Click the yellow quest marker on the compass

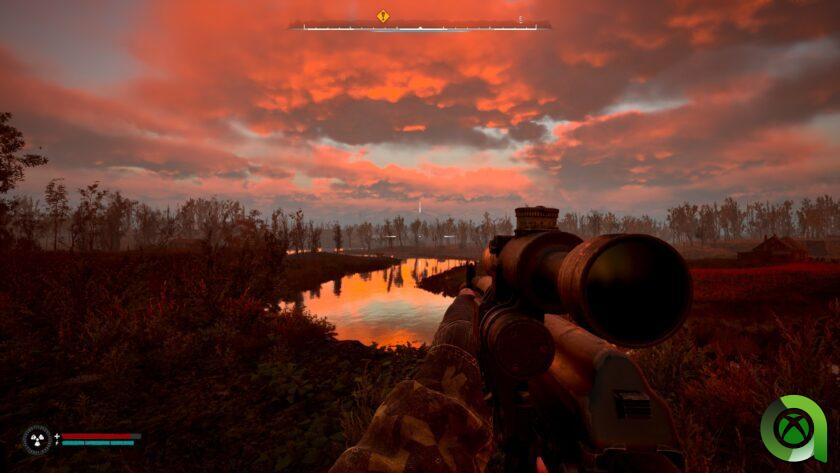(382, 16)
